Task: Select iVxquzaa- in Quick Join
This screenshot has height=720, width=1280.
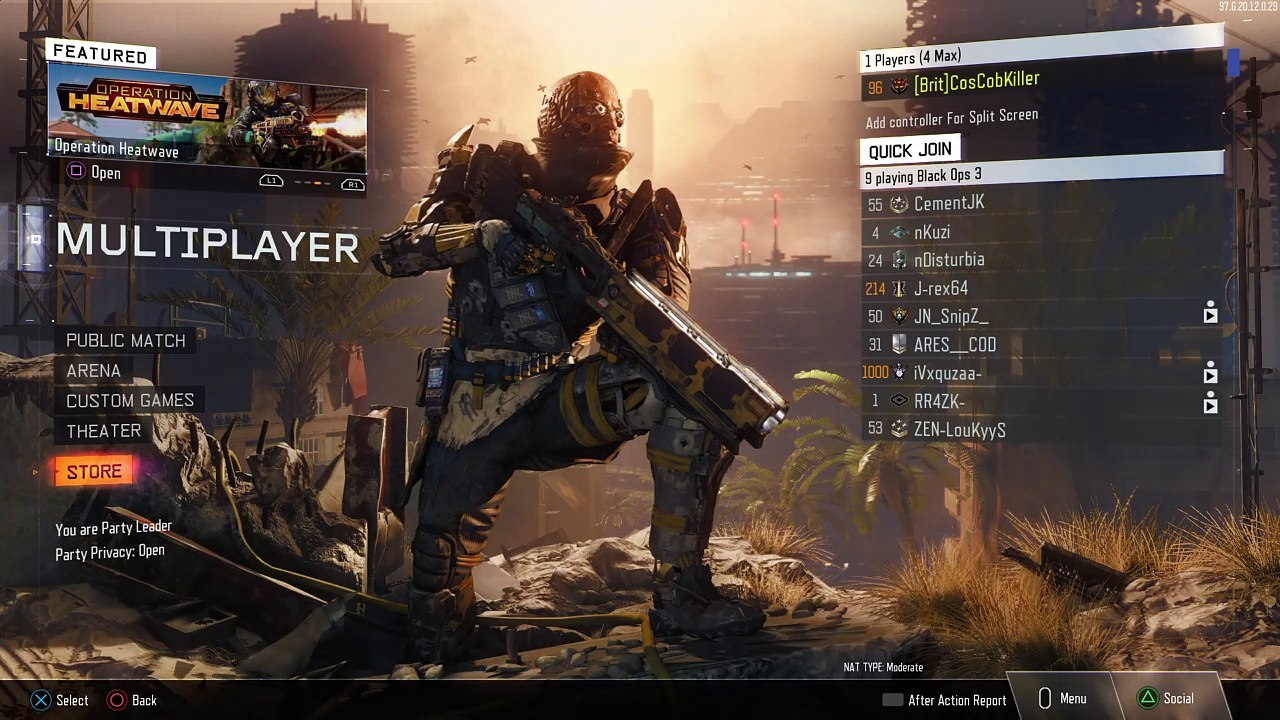Action: [947, 373]
